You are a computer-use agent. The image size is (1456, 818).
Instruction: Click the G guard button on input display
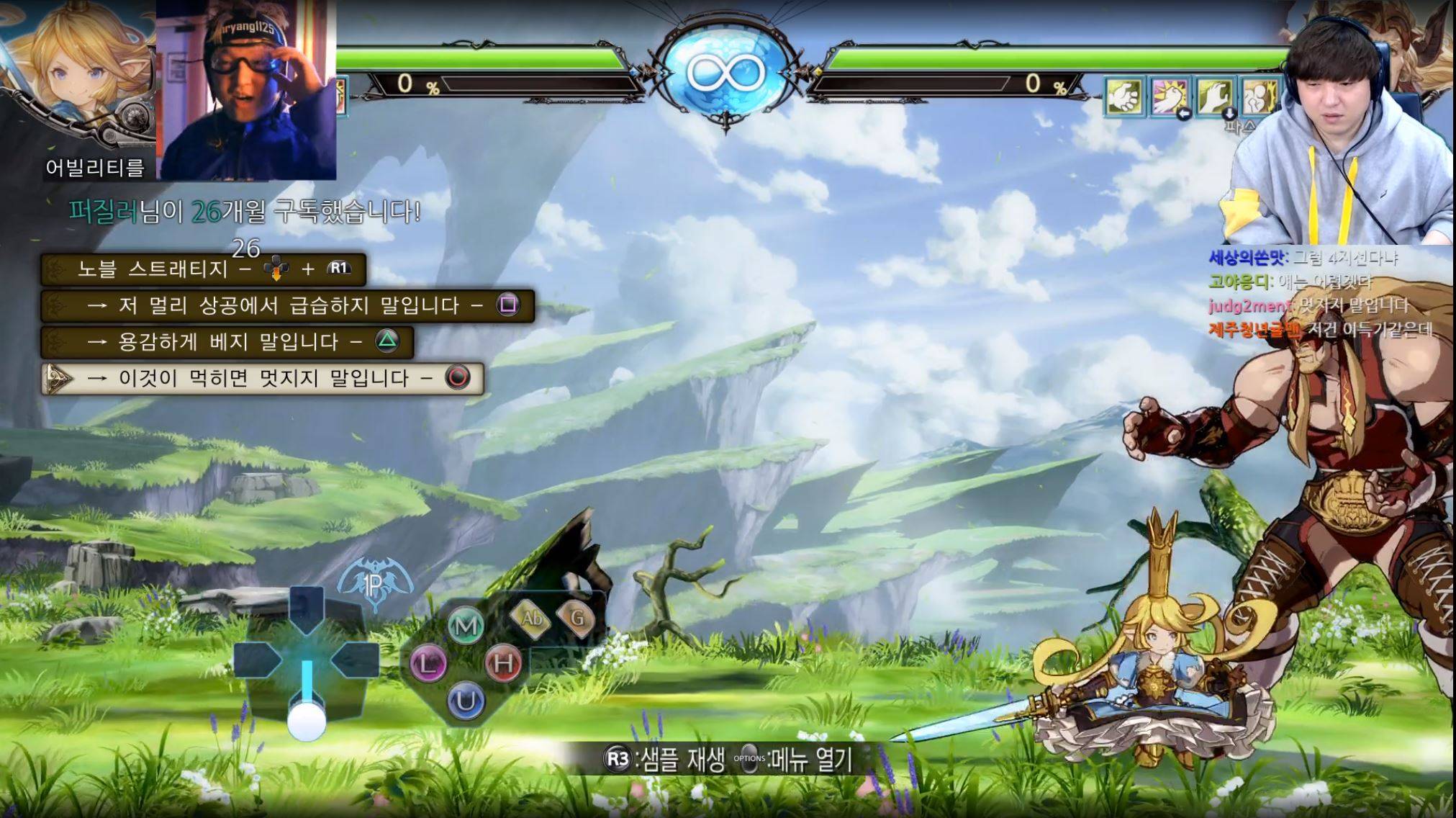[576, 617]
